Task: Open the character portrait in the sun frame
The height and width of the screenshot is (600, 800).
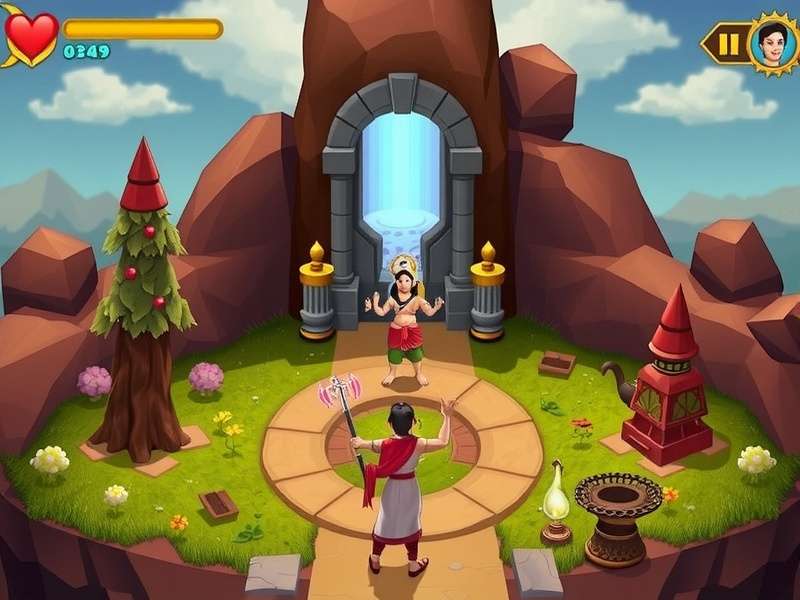Action: [x=773, y=44]
